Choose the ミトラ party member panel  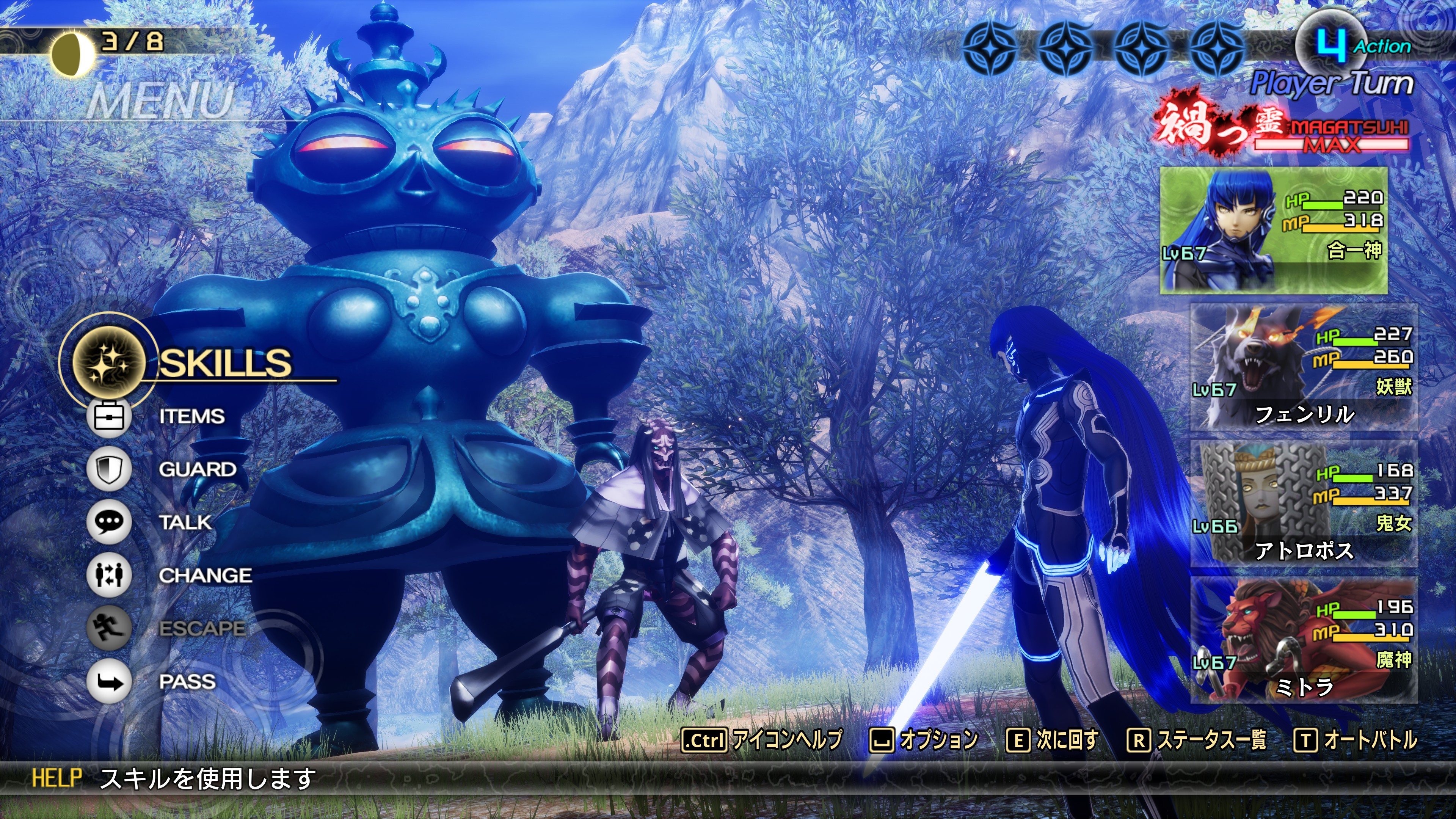1304,640
